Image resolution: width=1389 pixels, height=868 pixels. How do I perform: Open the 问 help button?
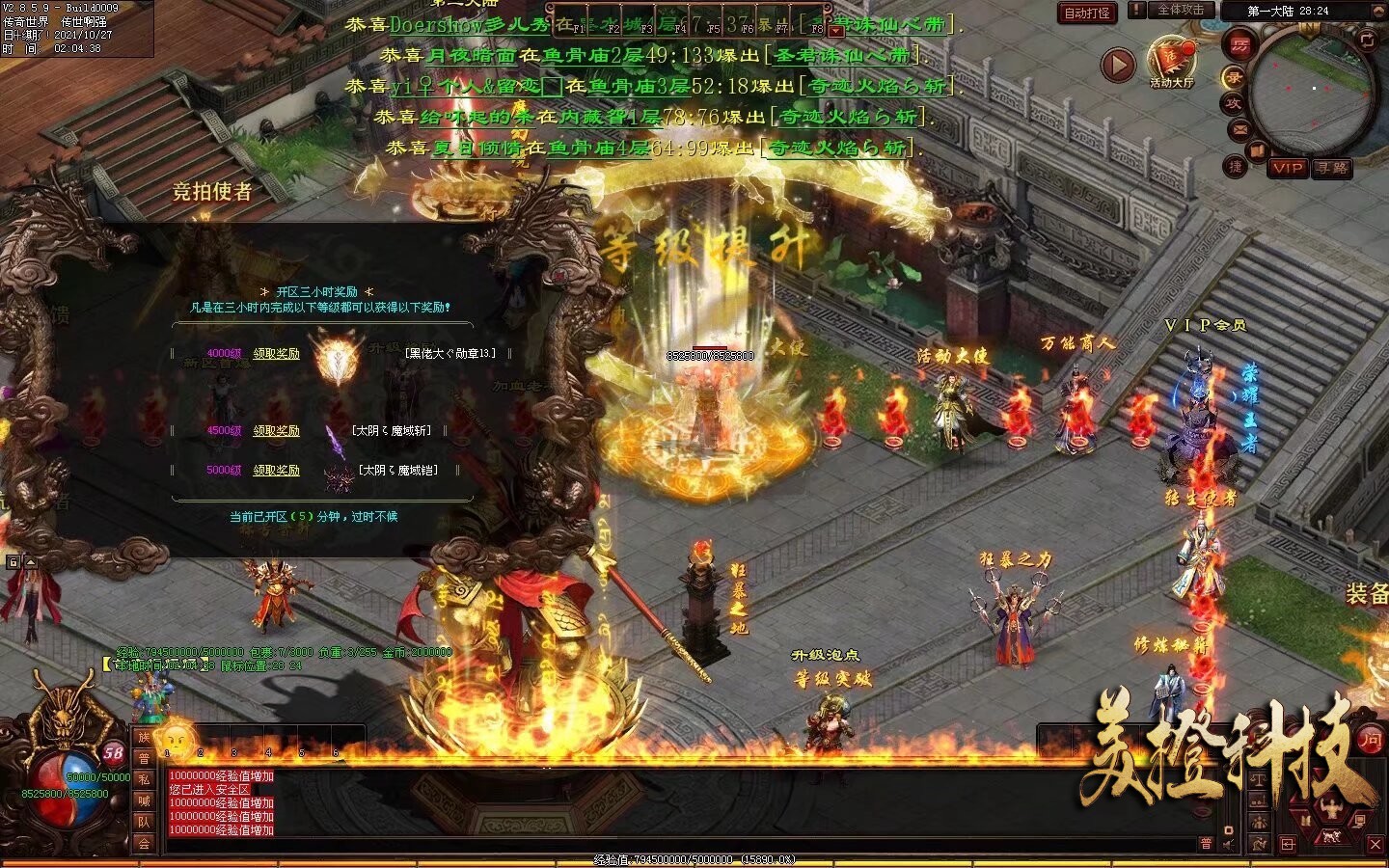(x=1371, y=740)
